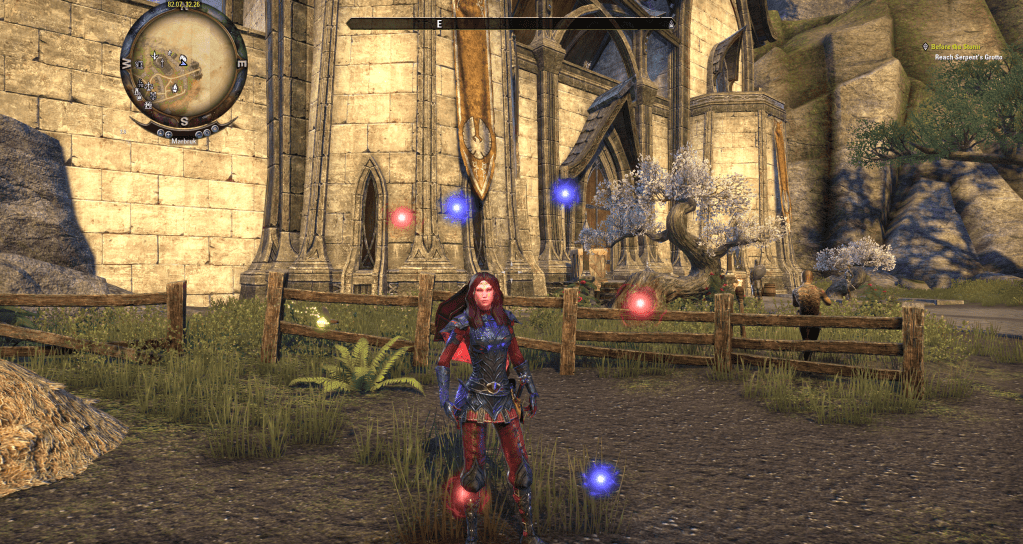Image resolution: width=1023 pixels, height=544 pixels.
Task: Click the quest marker icon beside Before the Storm
Action: [x=927, y=47]
